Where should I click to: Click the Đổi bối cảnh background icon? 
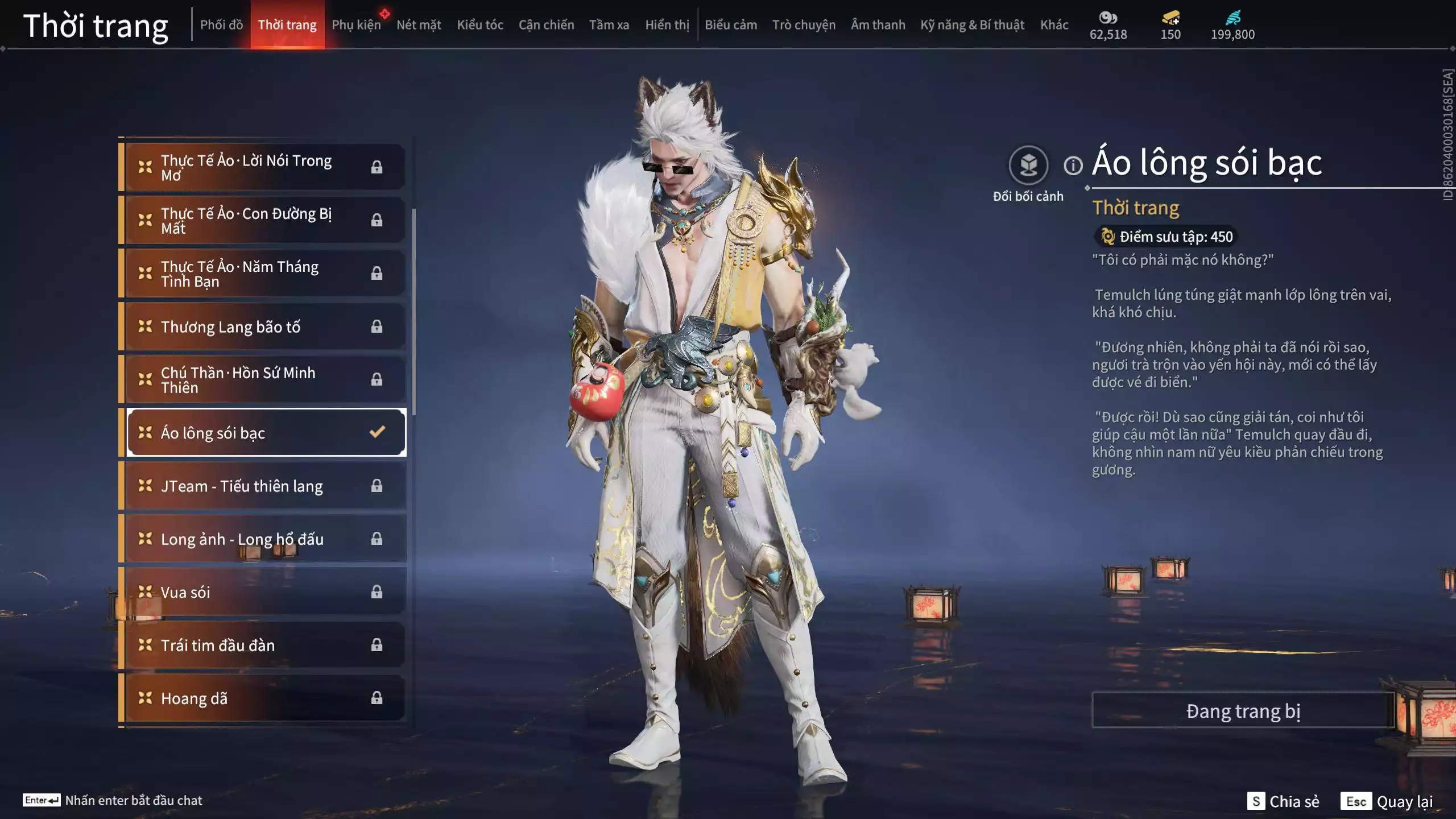tap(1028, 166)
